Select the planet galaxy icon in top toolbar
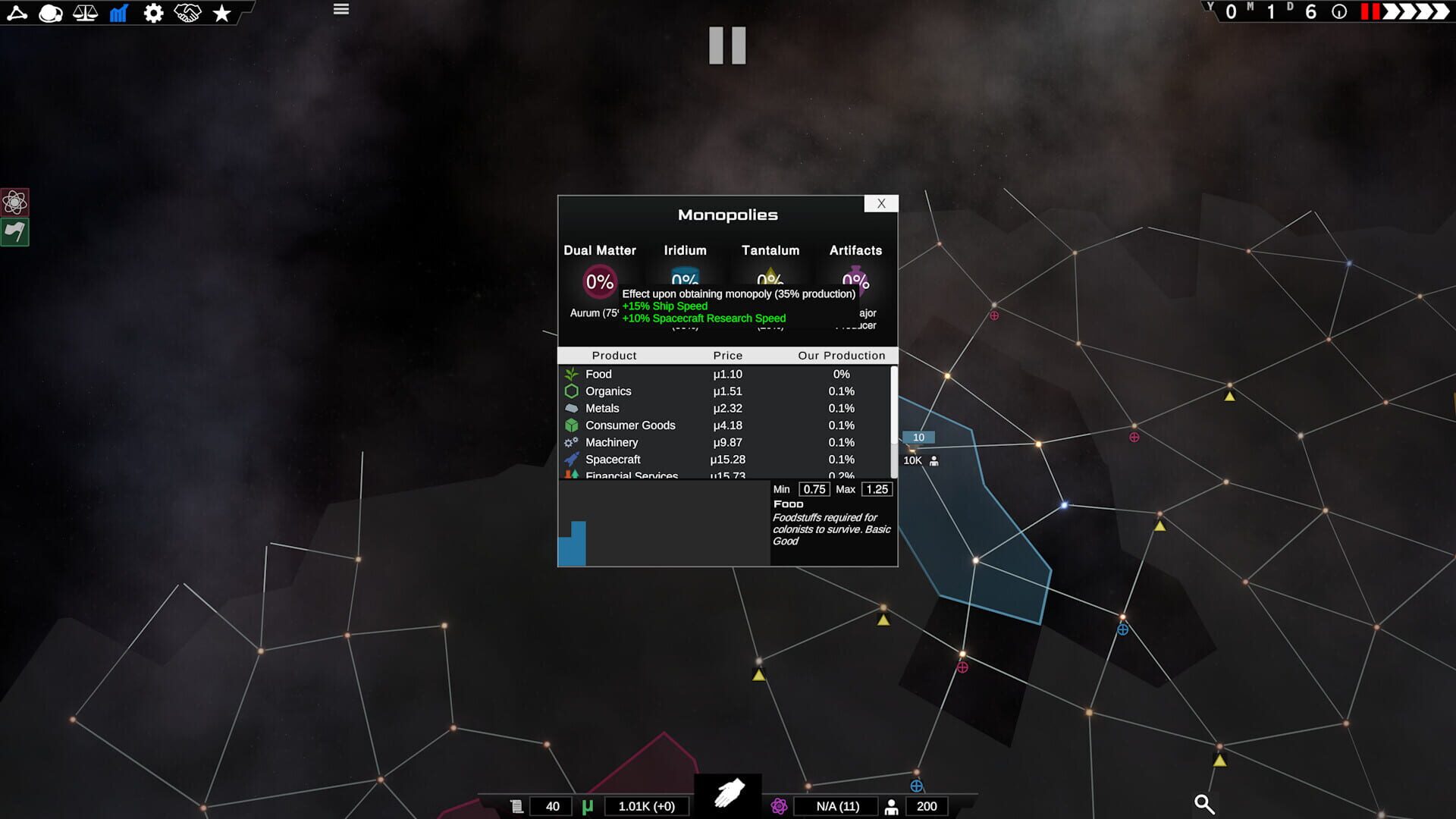This screenshot has width=1456, height=819. [x=50, y=12]
